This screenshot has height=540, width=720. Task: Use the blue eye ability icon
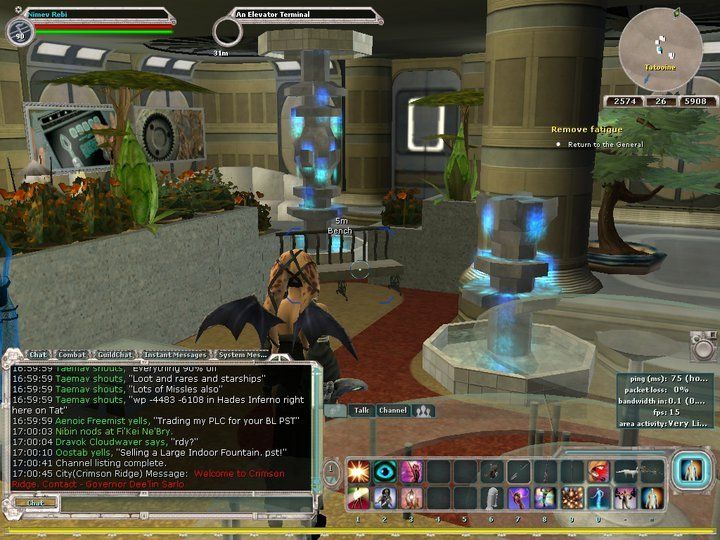coord(385,471)
